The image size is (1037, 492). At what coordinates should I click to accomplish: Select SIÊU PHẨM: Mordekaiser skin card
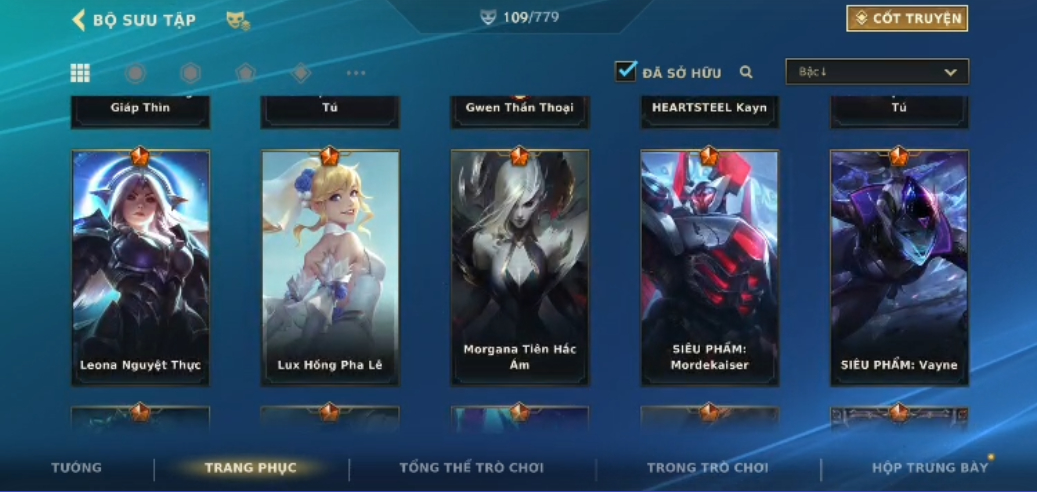[x=710, y=268]
